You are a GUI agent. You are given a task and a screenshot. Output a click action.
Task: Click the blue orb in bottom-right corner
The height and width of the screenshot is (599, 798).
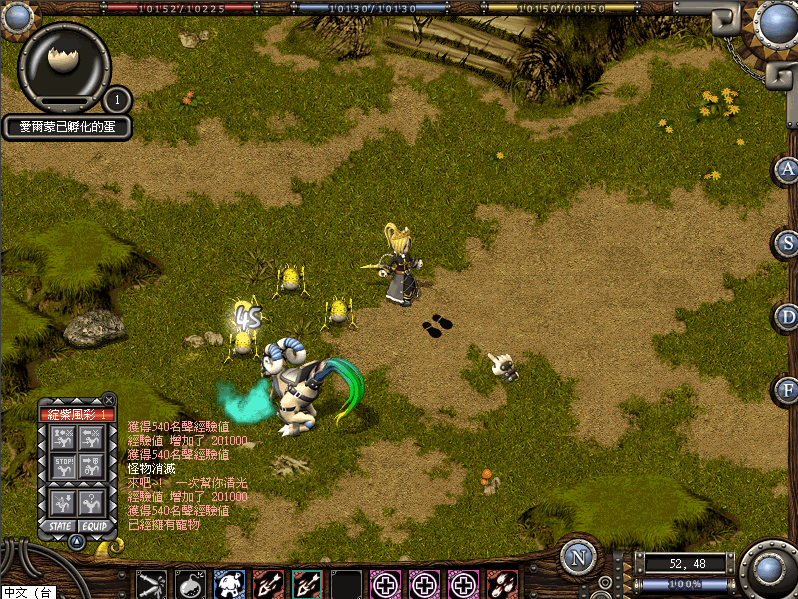[768, 569]
